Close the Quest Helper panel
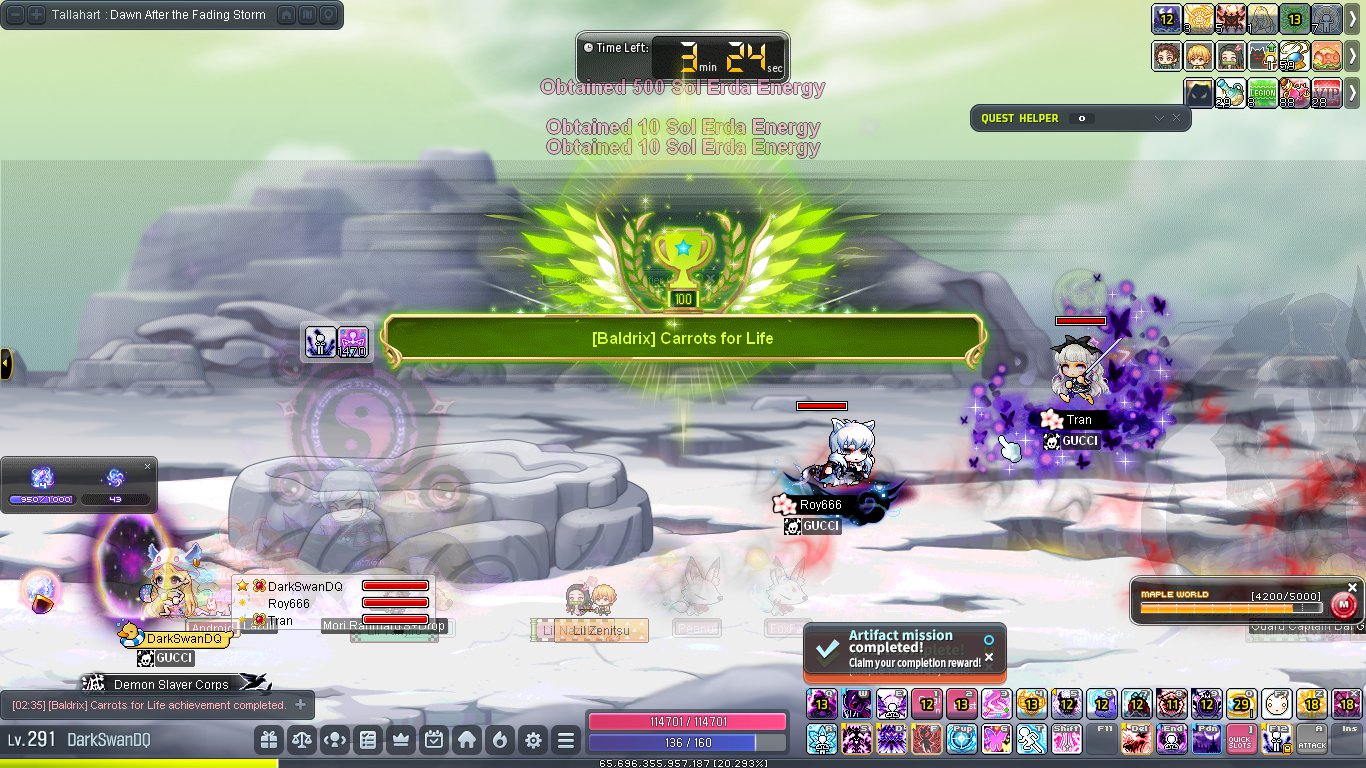The width and height of the screenshot is (1366, 768). click(1176, 118)
